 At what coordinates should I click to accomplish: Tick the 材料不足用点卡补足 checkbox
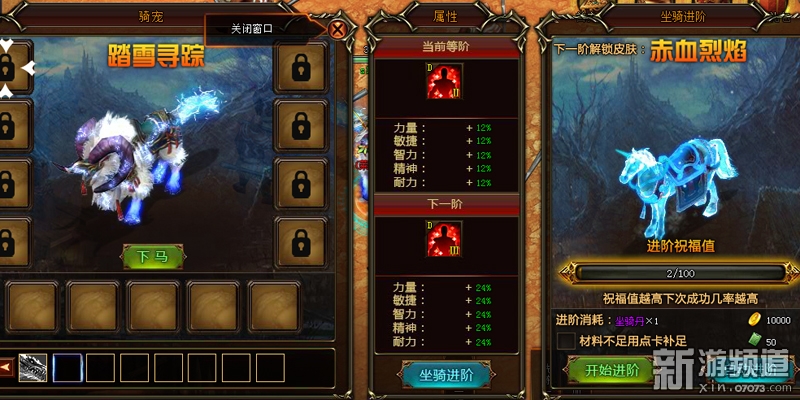click(x=565, y=341)
